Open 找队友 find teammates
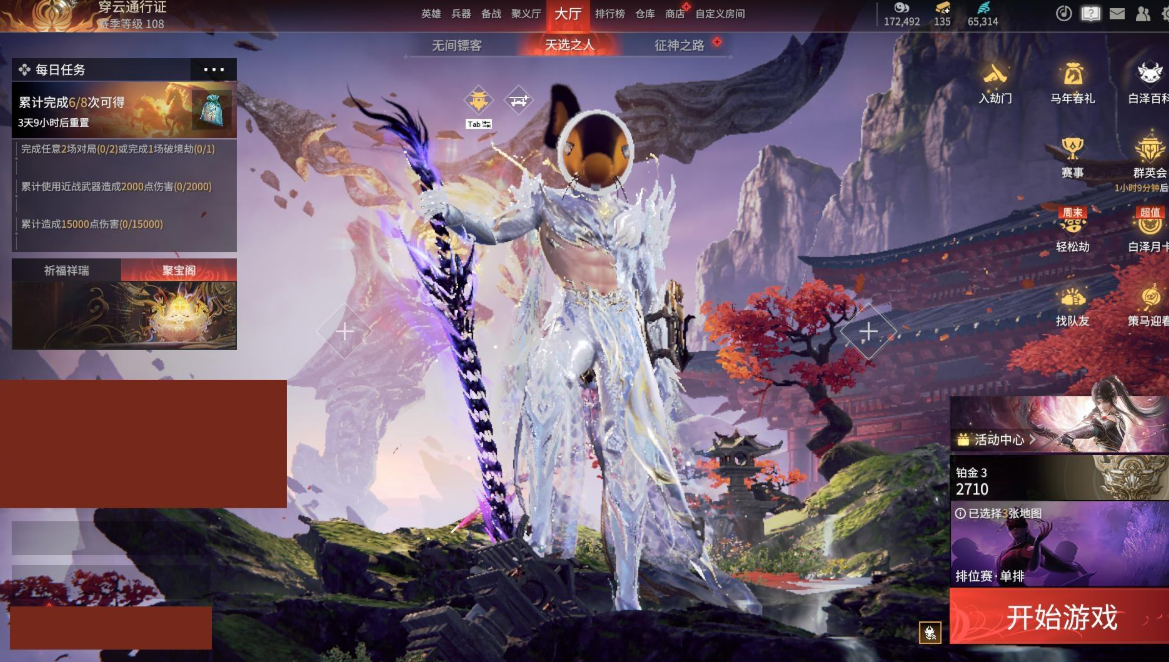Image resolution: width=1169 pixels, height=662 pixels. [x=1072, y=305]
